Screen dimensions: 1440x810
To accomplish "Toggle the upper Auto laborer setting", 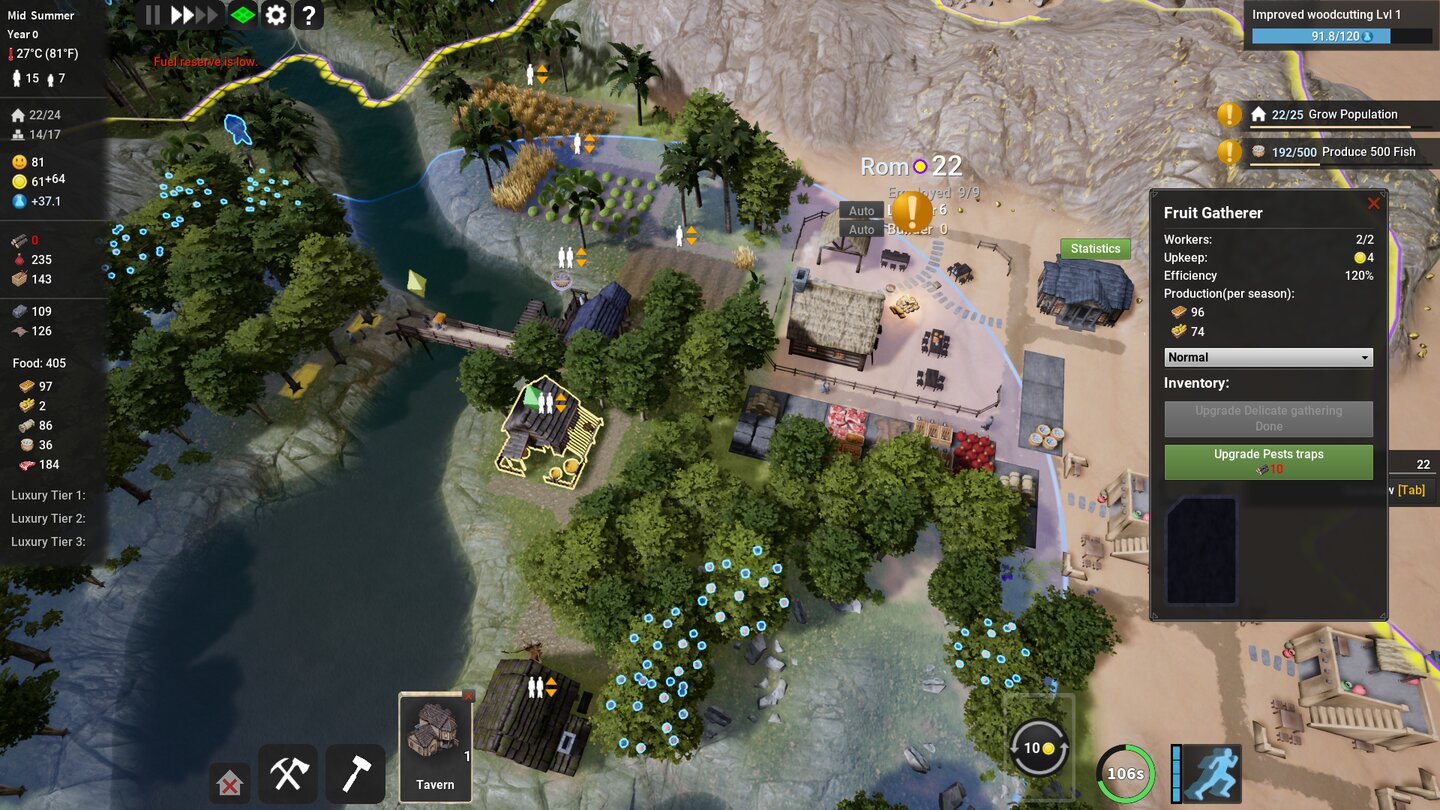I will (x=861, y=211).
